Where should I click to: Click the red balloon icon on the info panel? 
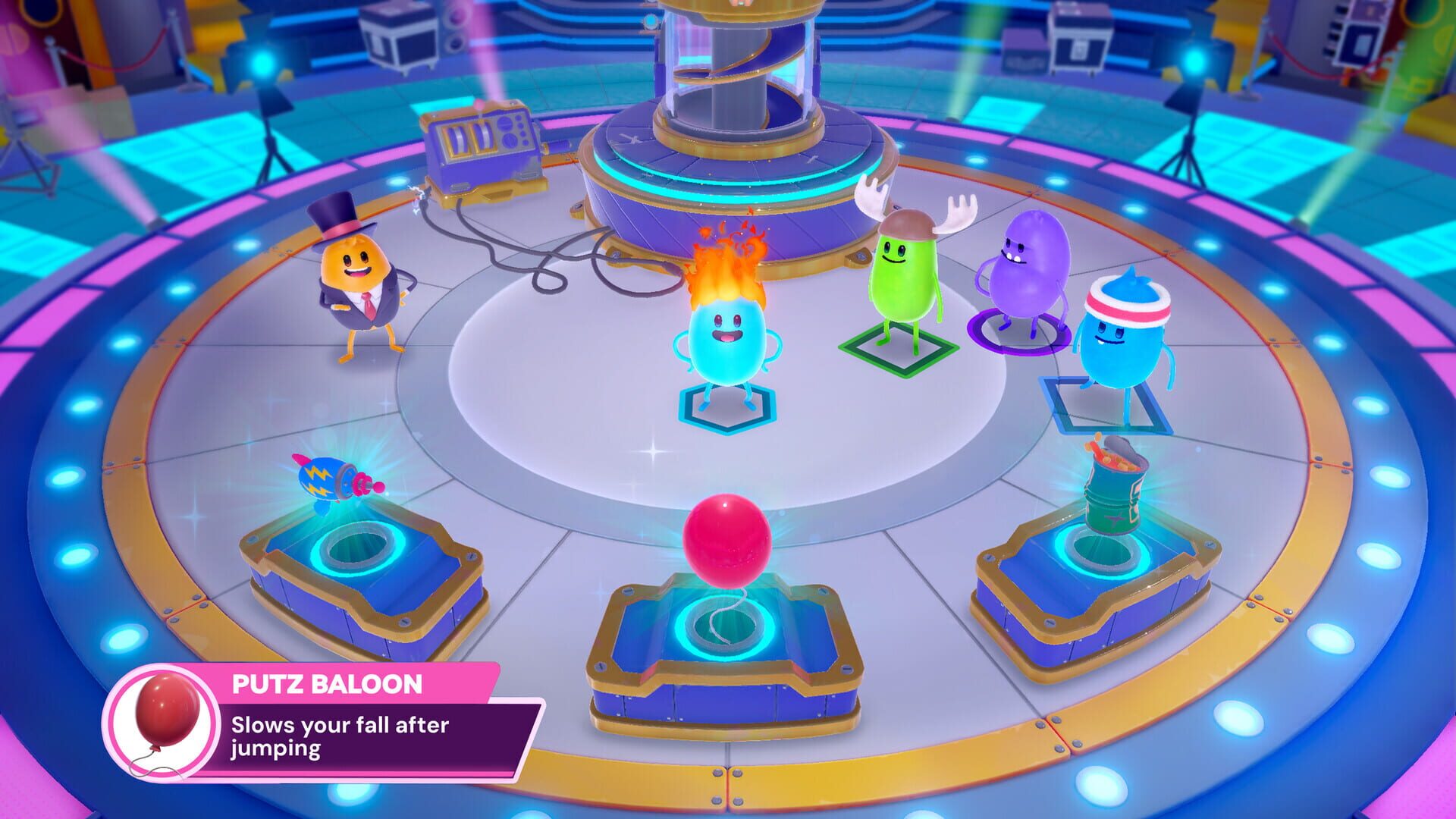tap(171, 717)
